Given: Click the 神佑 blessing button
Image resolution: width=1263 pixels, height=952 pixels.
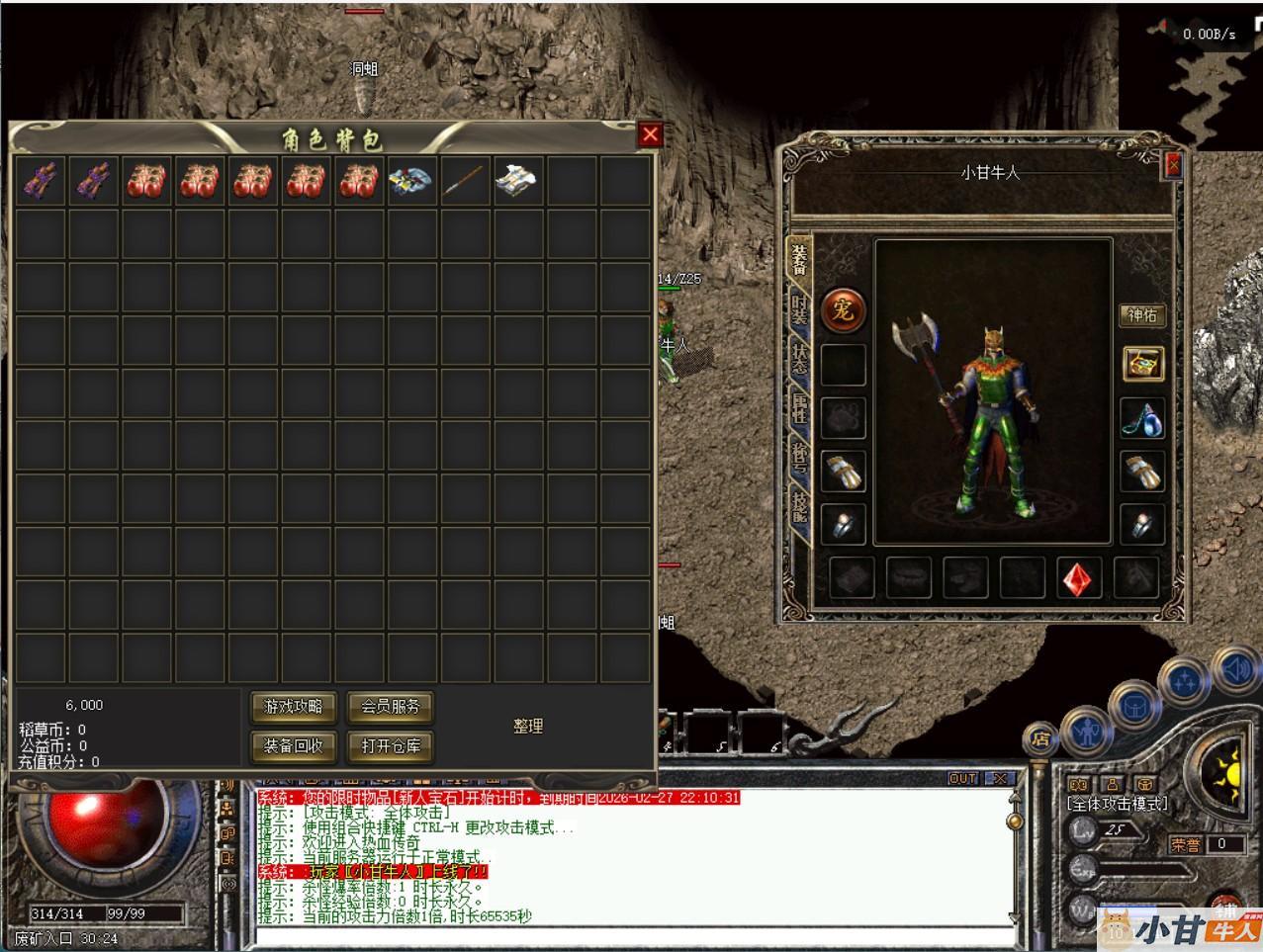Looking at the screenshot, I should coord(1141,315).
